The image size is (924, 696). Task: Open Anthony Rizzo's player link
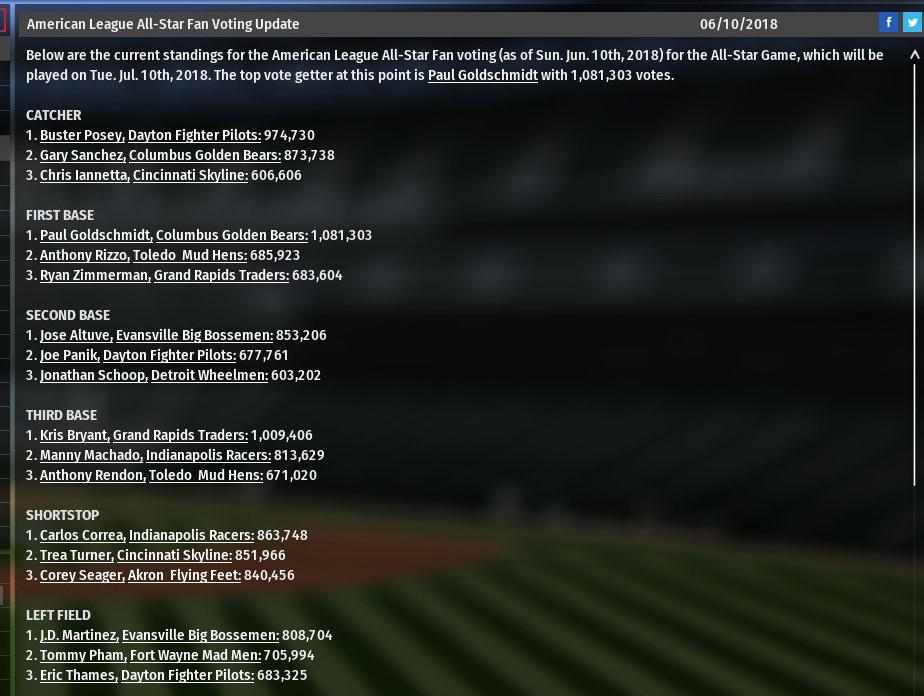click(84, 255)
